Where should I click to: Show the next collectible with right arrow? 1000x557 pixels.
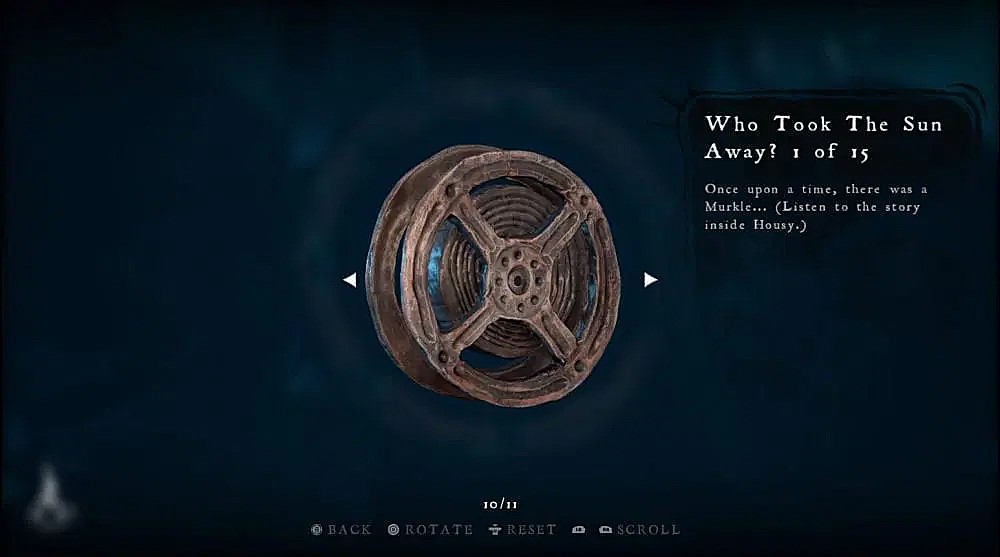[650, 280]
